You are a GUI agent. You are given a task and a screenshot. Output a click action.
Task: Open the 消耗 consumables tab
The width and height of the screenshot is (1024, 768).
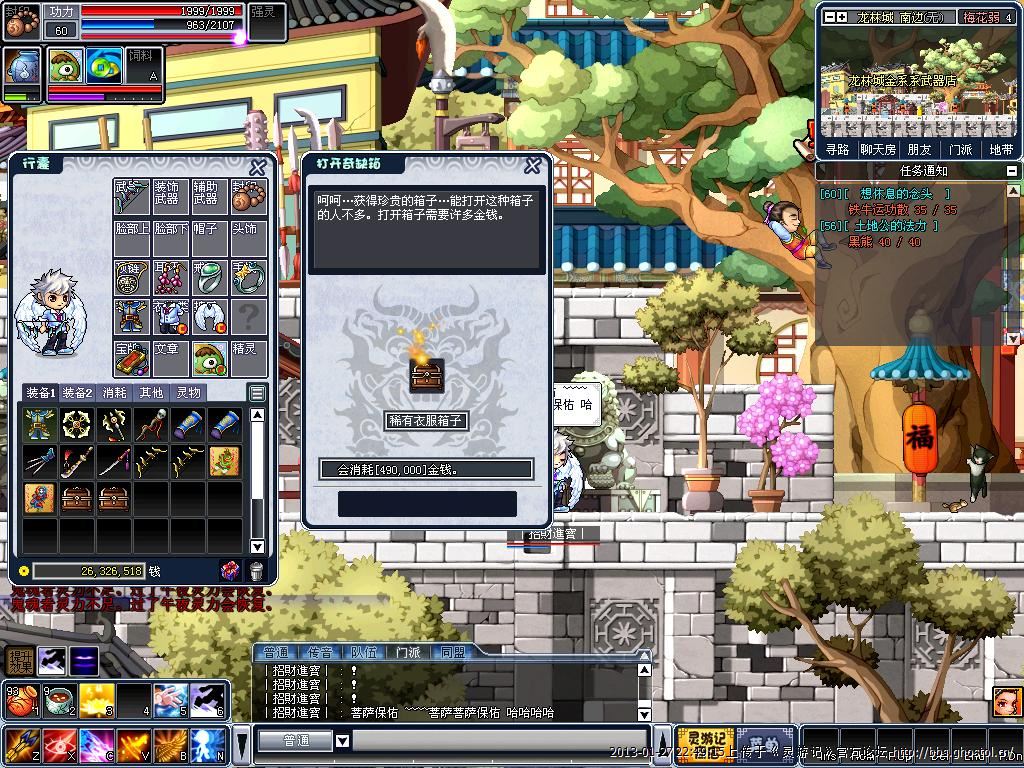[115, 393]
